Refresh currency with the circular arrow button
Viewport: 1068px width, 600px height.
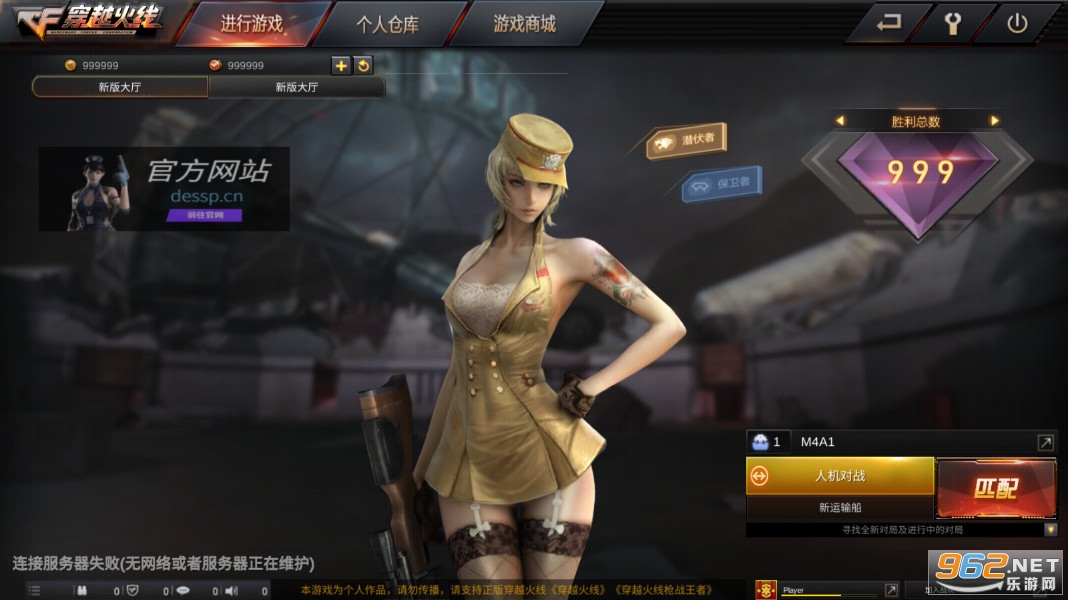(x=364, y=66)
